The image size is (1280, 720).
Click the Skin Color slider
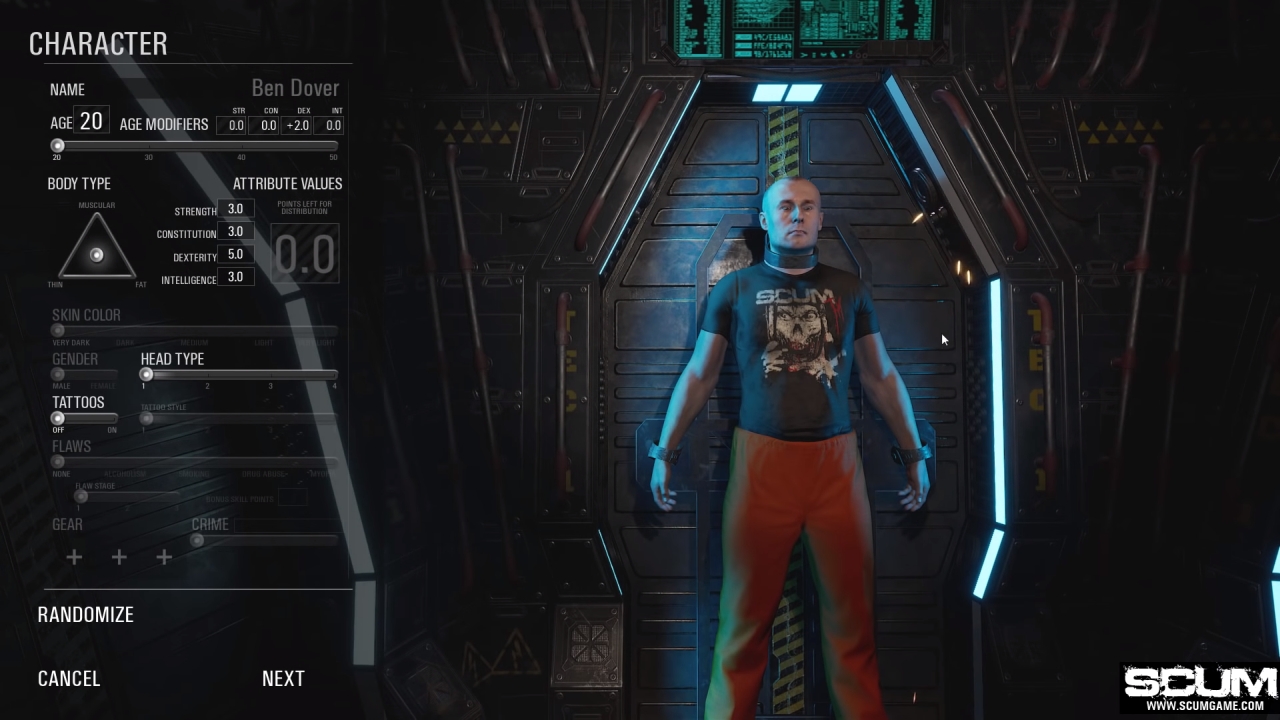click(x=58, y=330)
